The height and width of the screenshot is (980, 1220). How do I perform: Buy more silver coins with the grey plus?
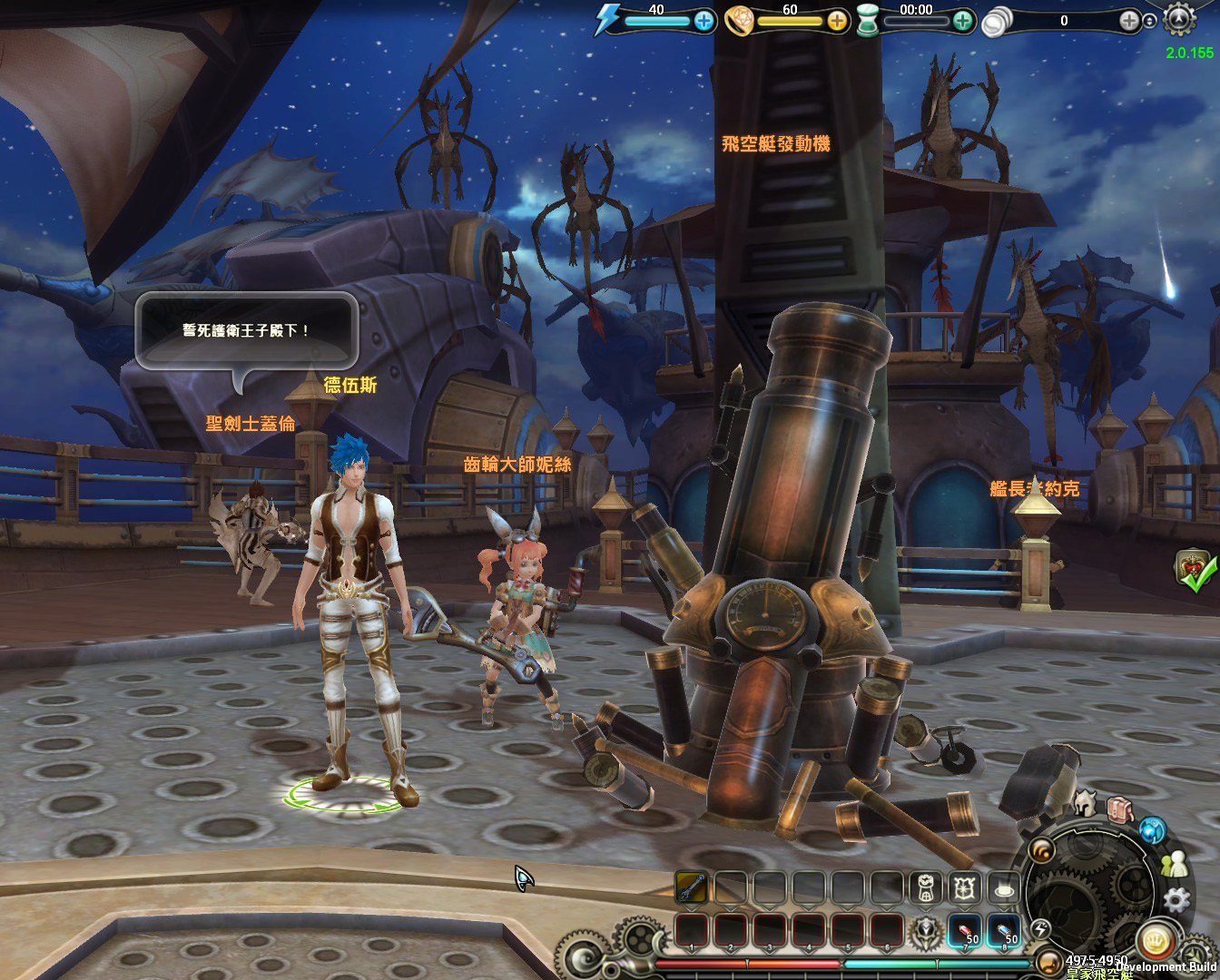1129,21
